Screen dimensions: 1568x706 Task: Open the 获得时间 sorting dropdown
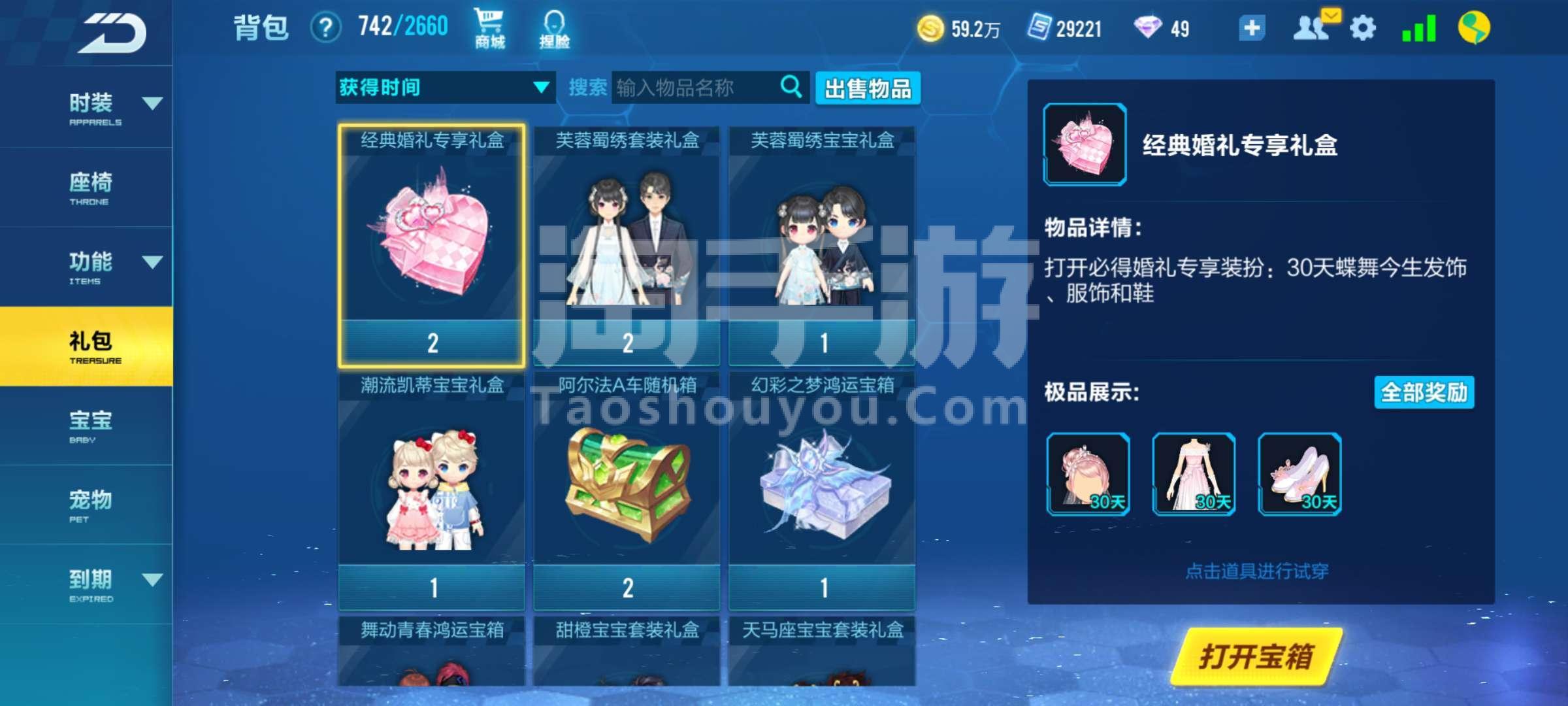(444, 87)
